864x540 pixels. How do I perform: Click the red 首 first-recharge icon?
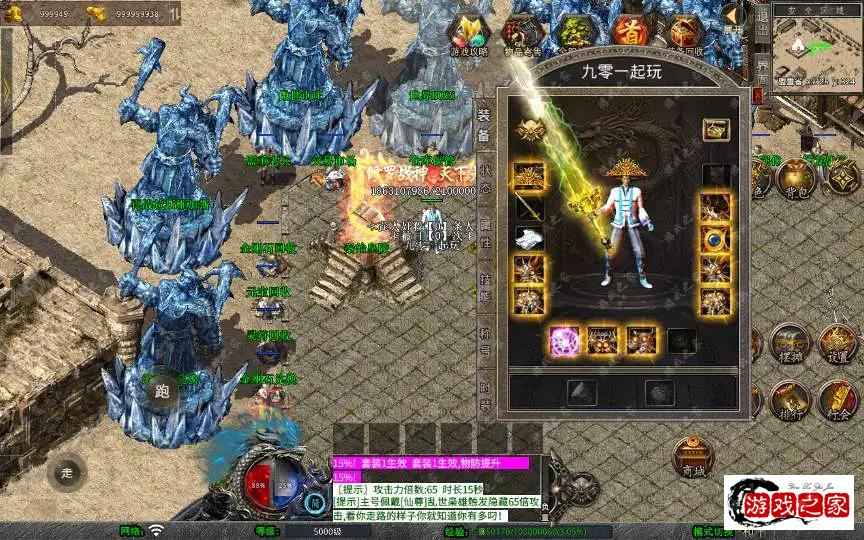tap(629, 32)
